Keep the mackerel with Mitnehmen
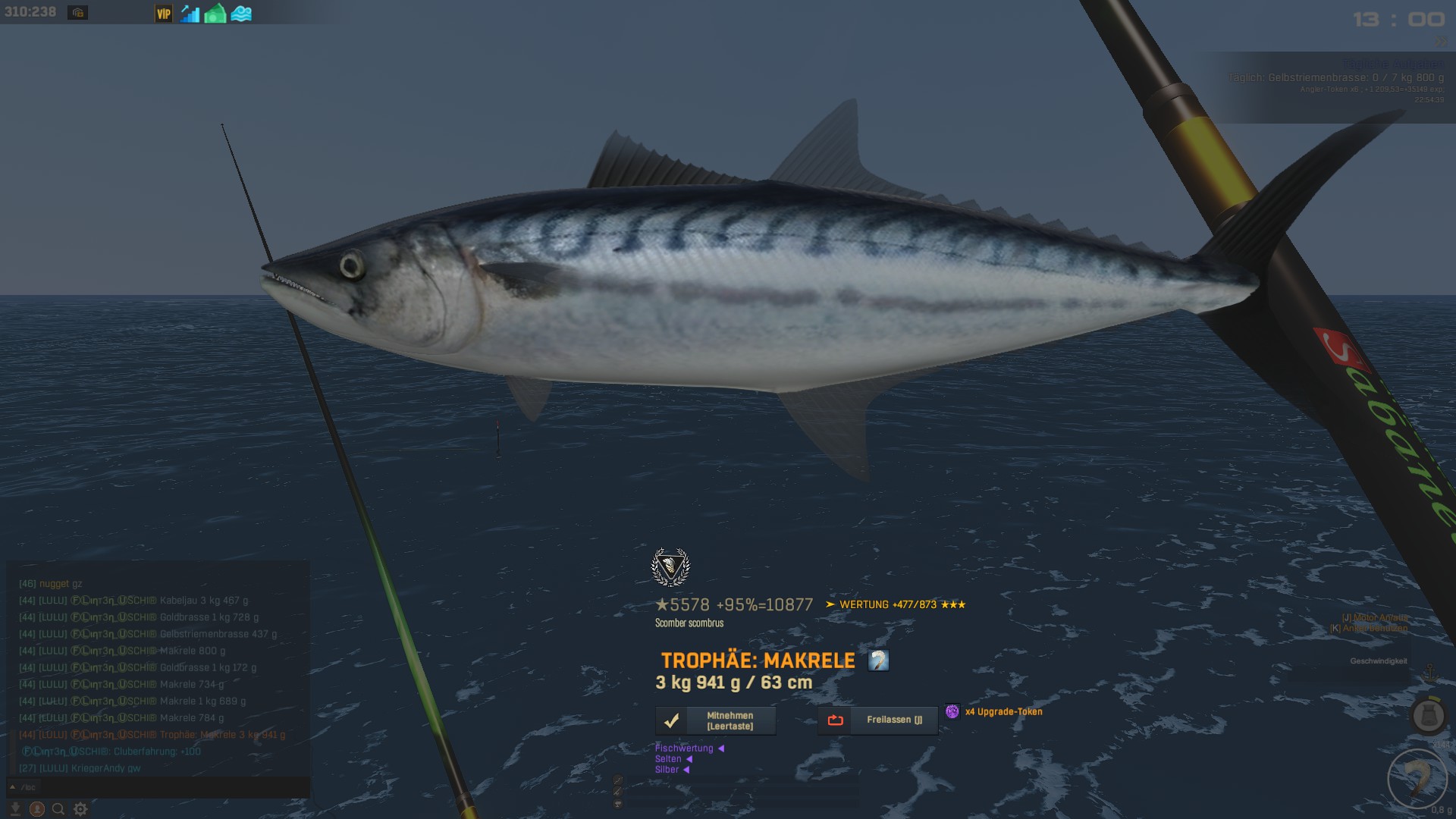Image resolution: width=1456 pixels, height=819 pixels. (x=715, y=720)
